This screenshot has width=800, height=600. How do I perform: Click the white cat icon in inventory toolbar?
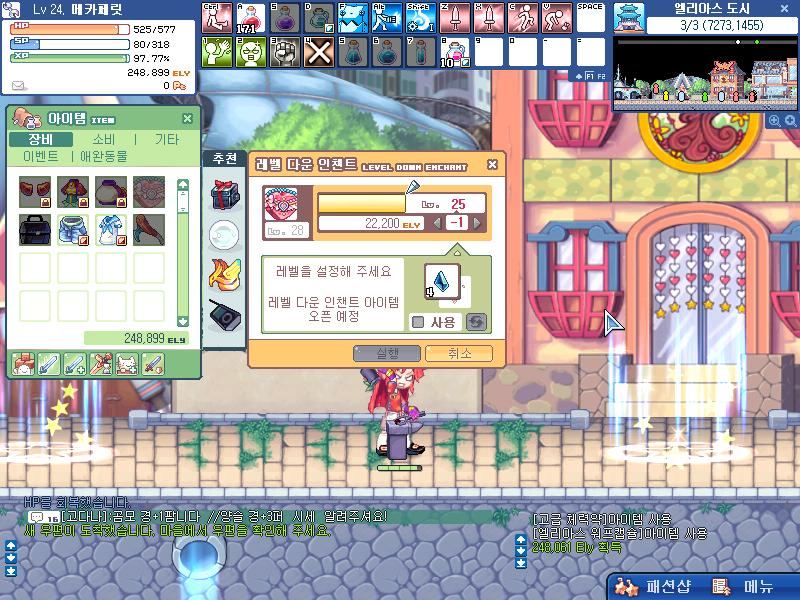pos(125,364)
